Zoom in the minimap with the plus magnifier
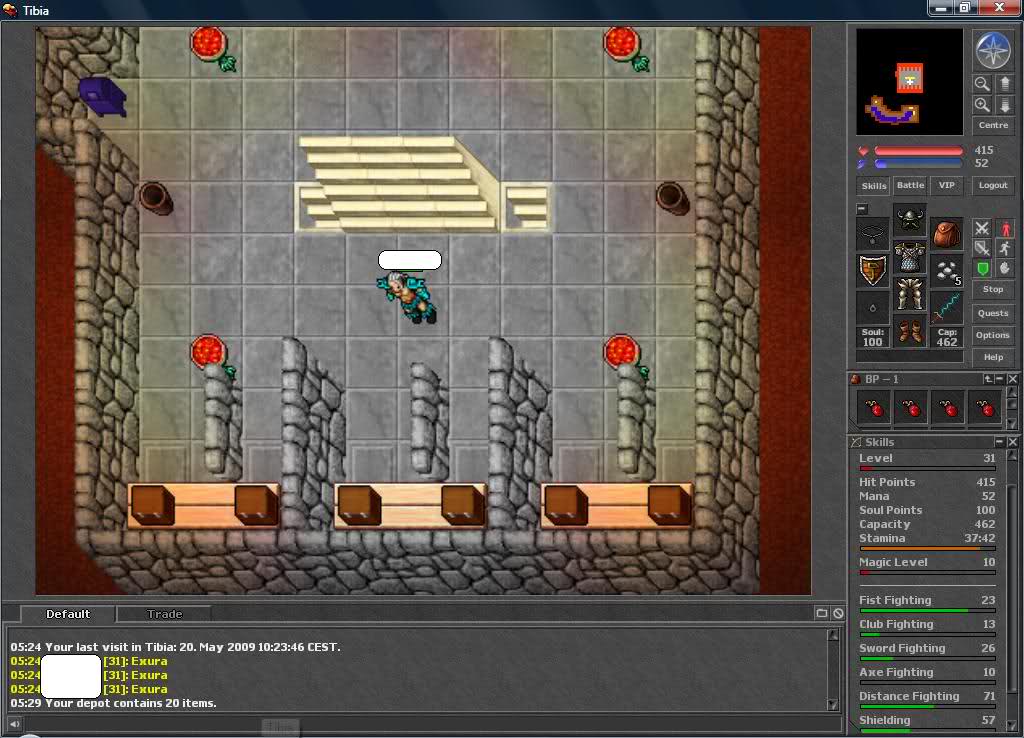 pyautogui.click(x=982, y=105)
